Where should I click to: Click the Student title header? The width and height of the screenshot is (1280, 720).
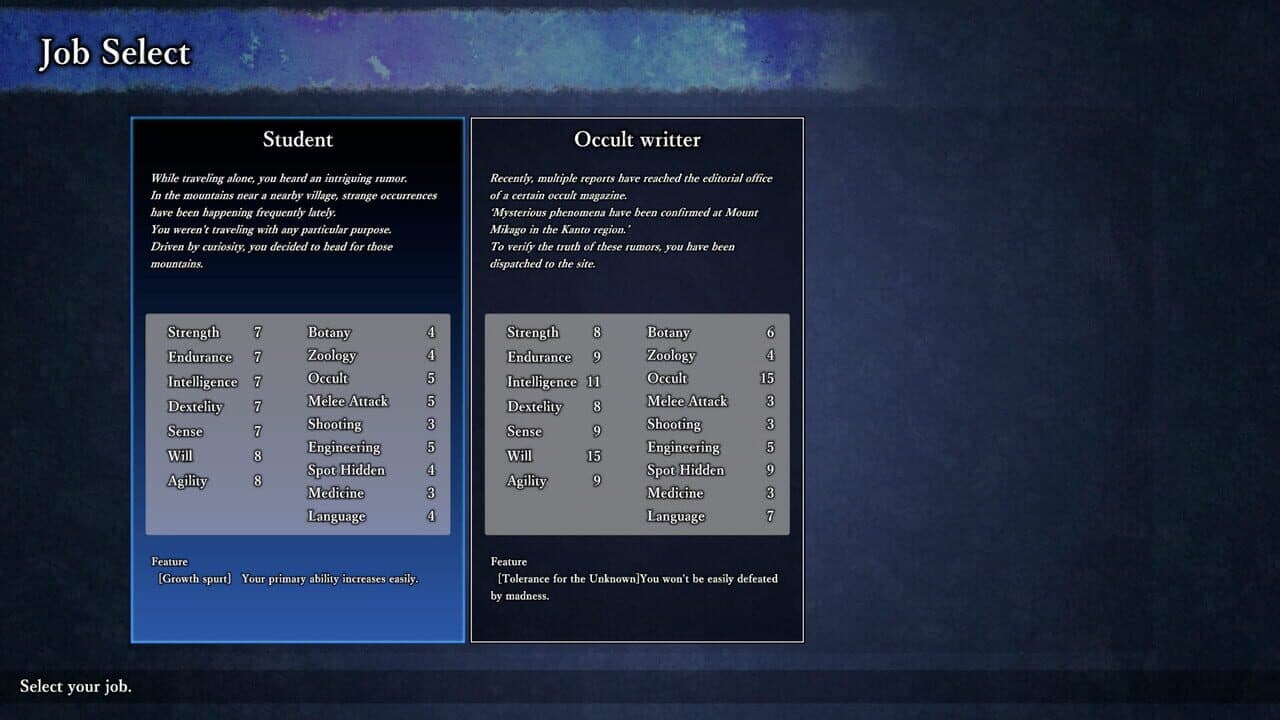(x=297, y=140)
